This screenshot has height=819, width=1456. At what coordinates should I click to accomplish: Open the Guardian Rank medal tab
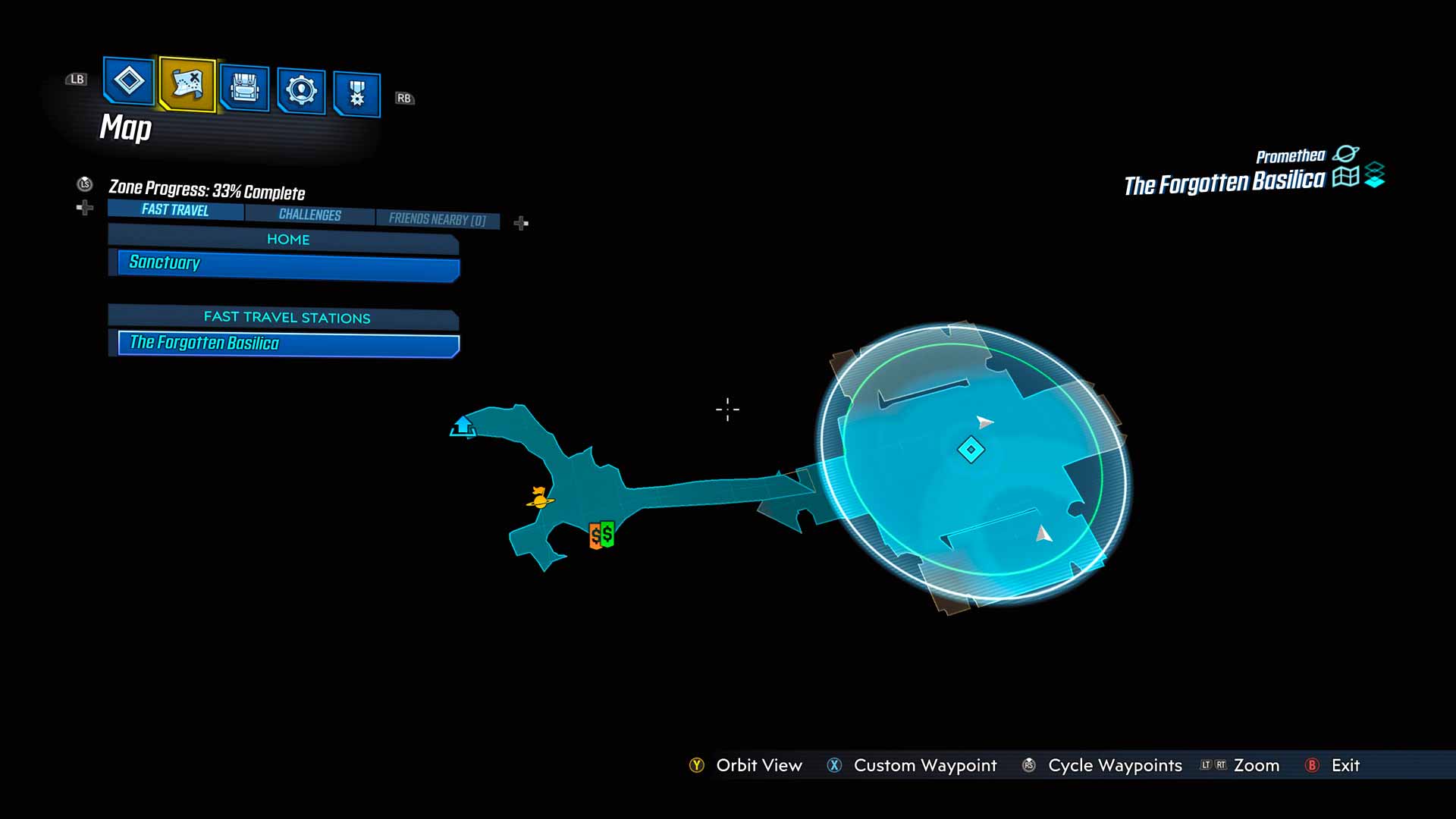(x=356, y=94)
